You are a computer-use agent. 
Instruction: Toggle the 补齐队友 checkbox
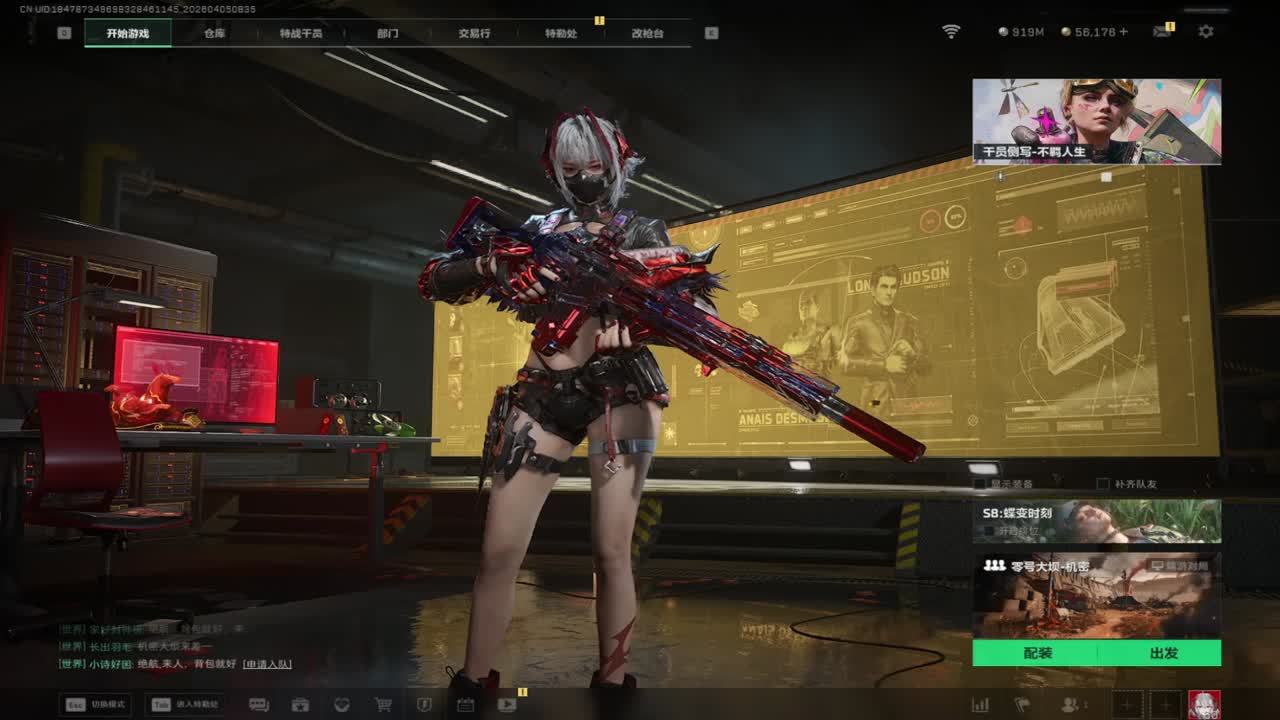click(1103, 484)
